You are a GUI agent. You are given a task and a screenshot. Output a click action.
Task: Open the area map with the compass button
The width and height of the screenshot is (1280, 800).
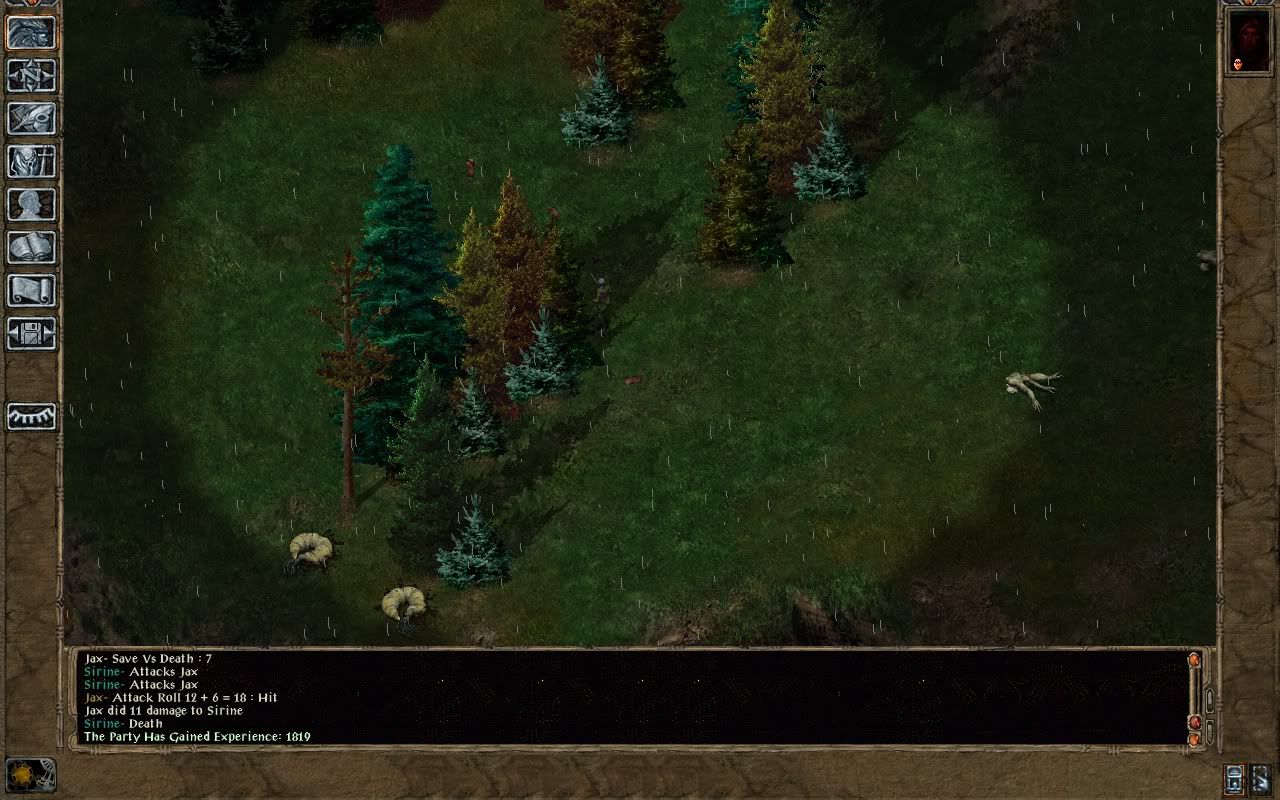click(x=31, y=76)
